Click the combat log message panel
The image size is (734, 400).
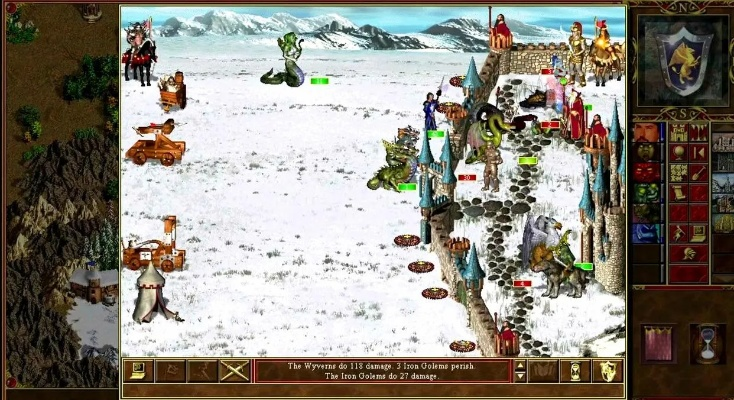[x=383, y=371]
